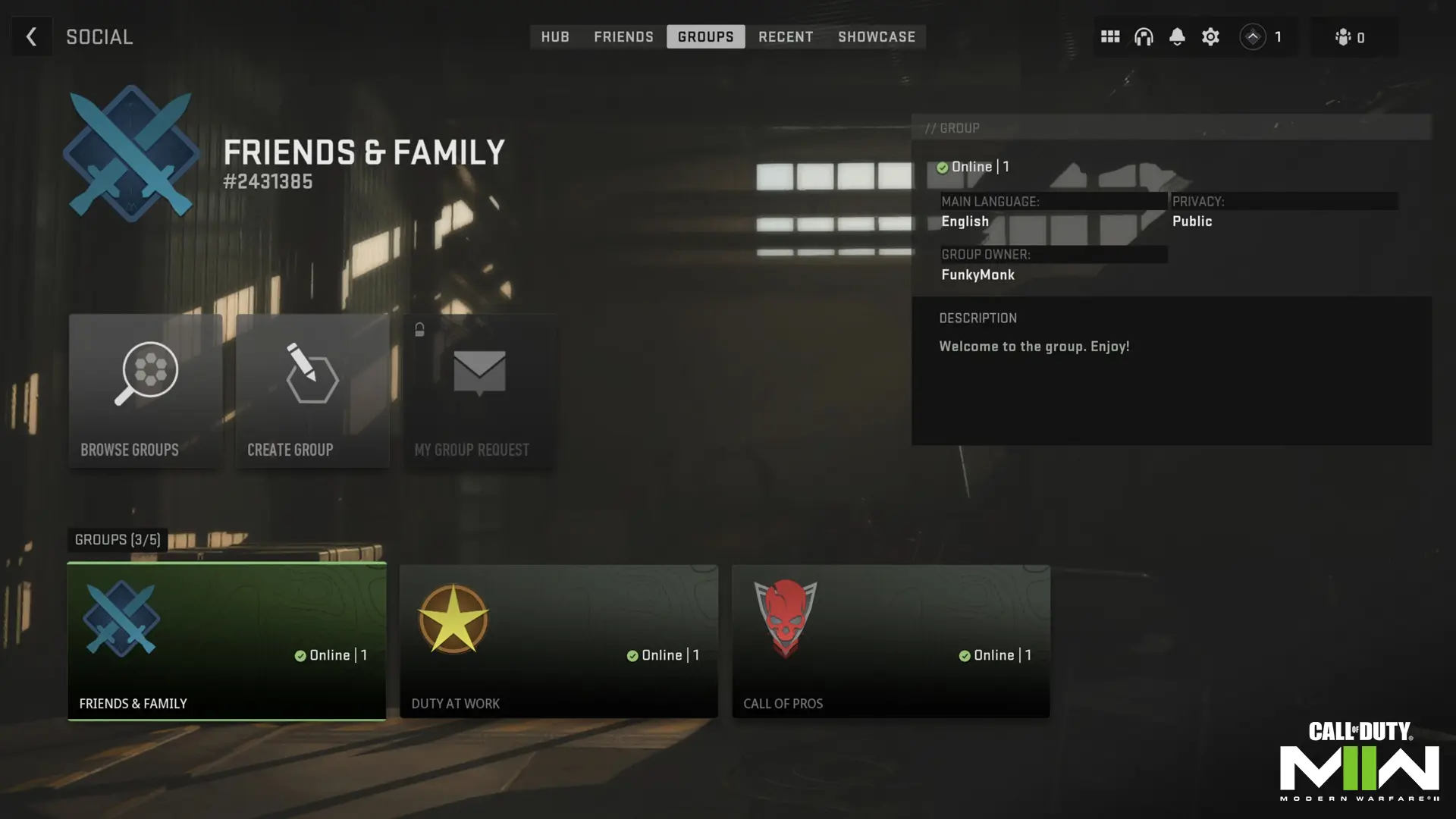1456x819 pixels.
Task: Expand the notifications bell dropdown
Action: 1176,36
